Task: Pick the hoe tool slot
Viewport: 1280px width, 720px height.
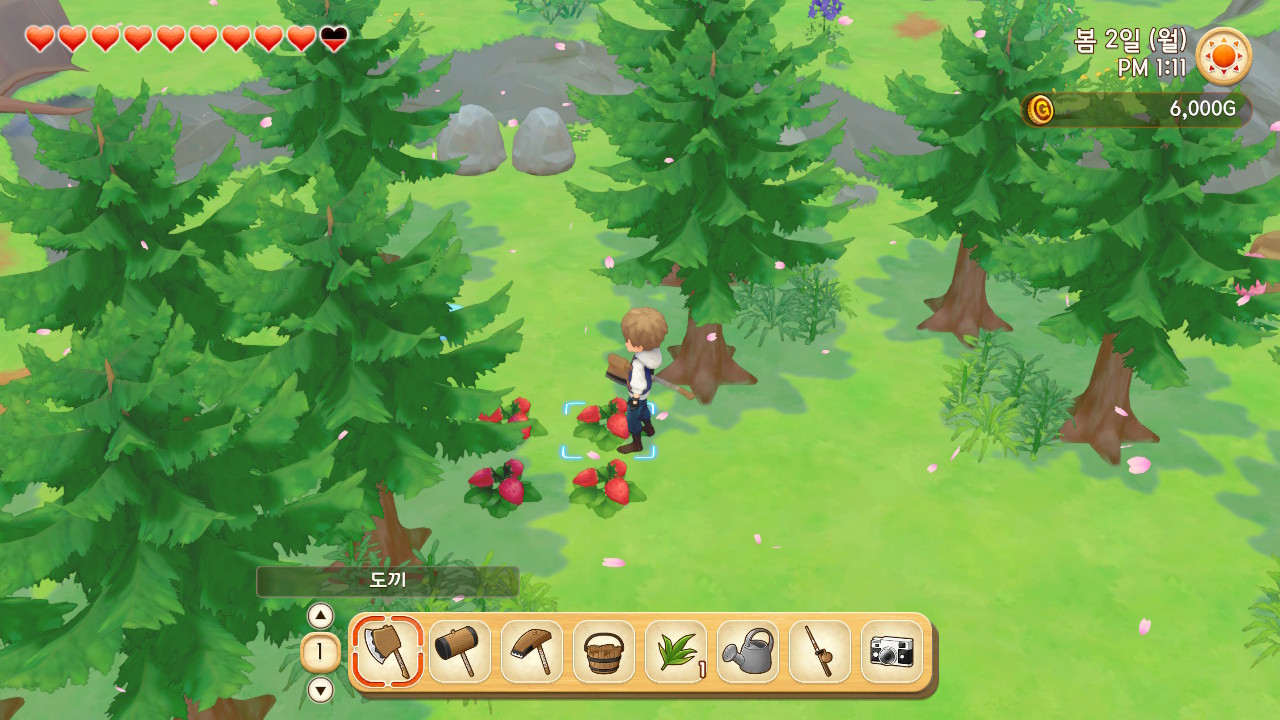Action: [532, 651]
